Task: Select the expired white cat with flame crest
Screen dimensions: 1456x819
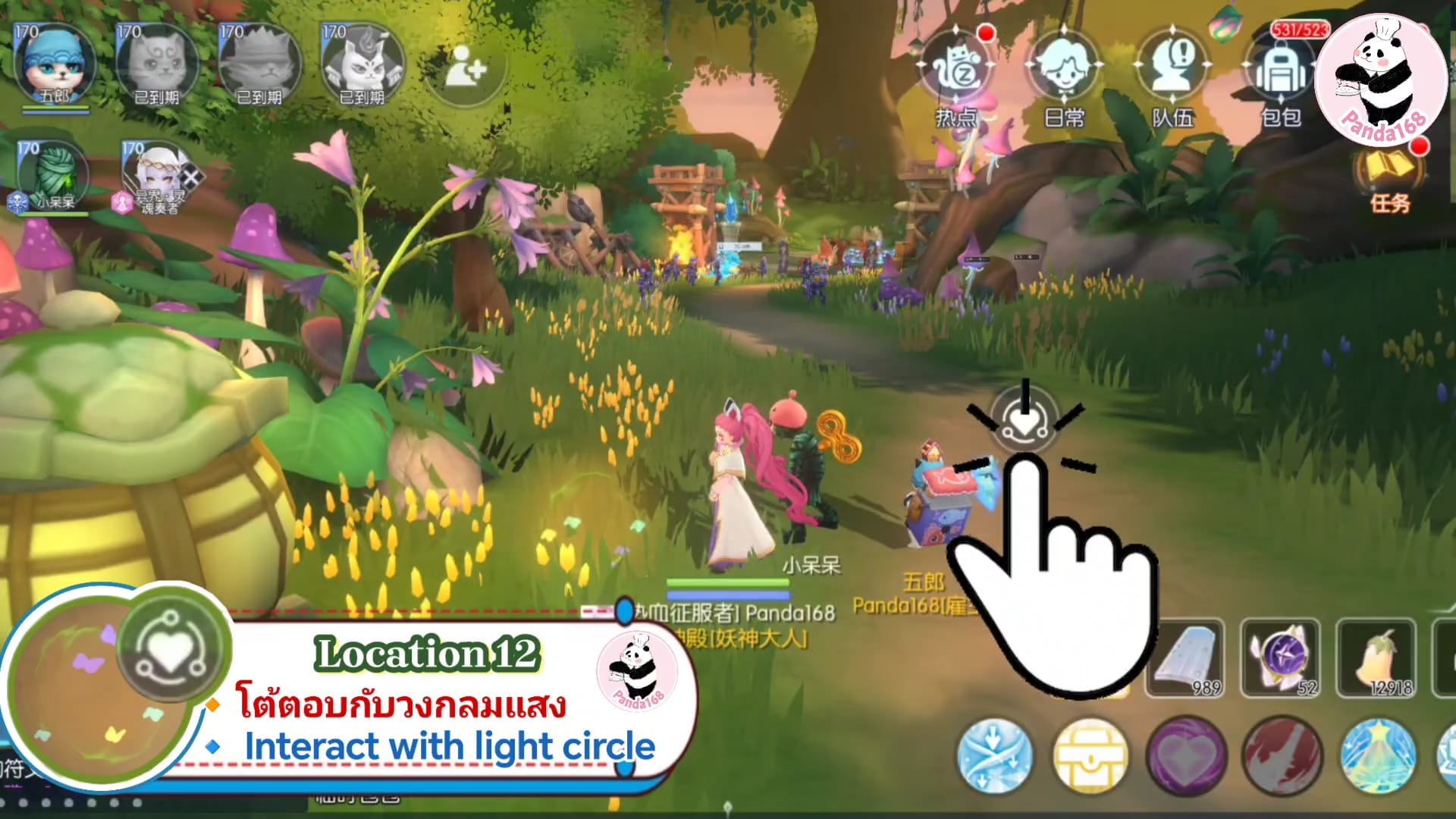Action: 362,65
